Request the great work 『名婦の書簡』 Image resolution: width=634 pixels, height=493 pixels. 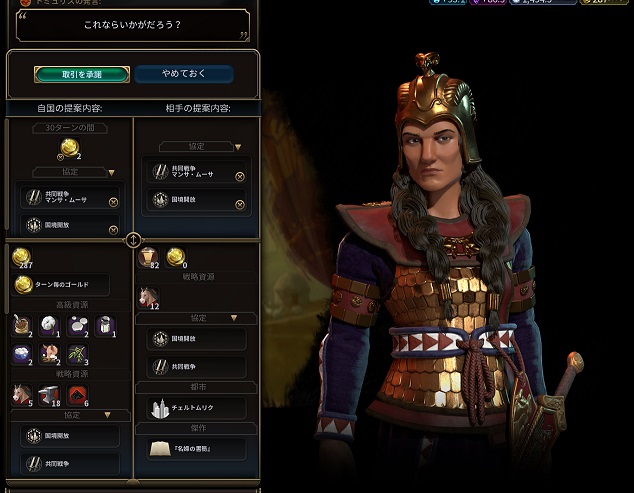[x=196, y=449]
